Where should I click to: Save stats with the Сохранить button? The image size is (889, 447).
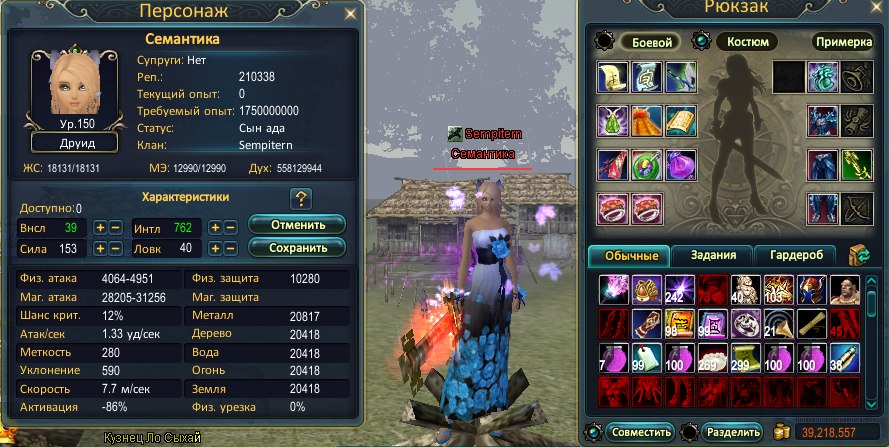pos(296,247)
